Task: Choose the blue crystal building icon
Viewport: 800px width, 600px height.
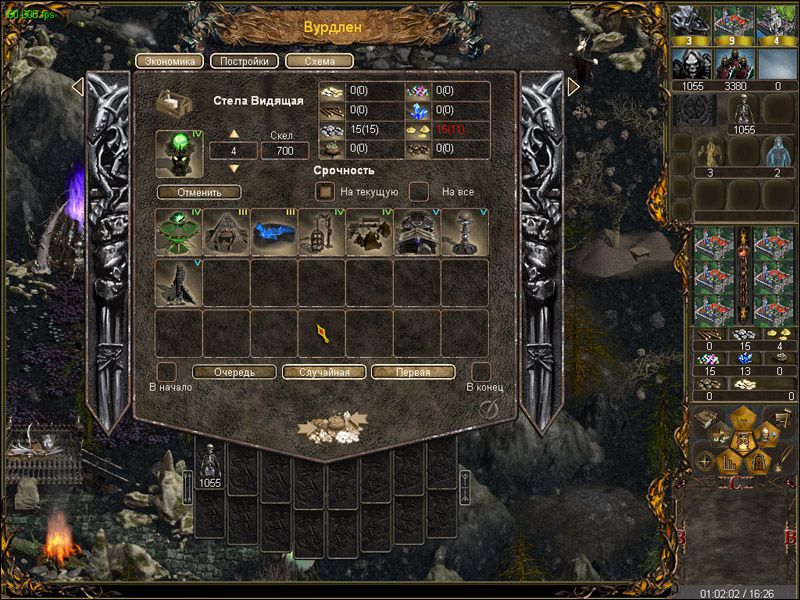Action: pos(274,233)
